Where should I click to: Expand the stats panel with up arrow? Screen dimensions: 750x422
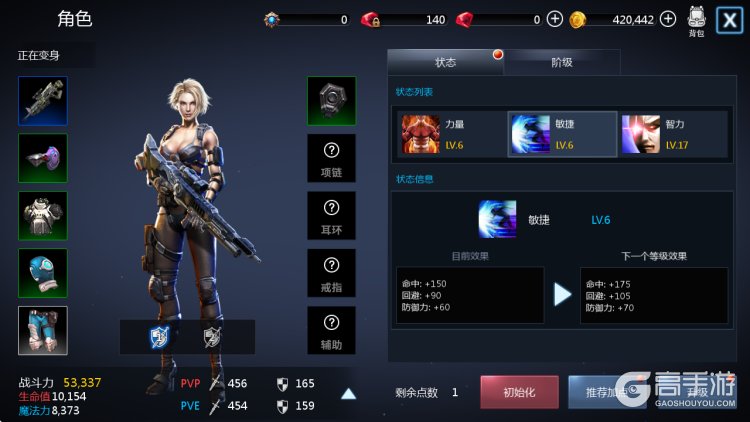pyautogui.click(x=348, y=393)
